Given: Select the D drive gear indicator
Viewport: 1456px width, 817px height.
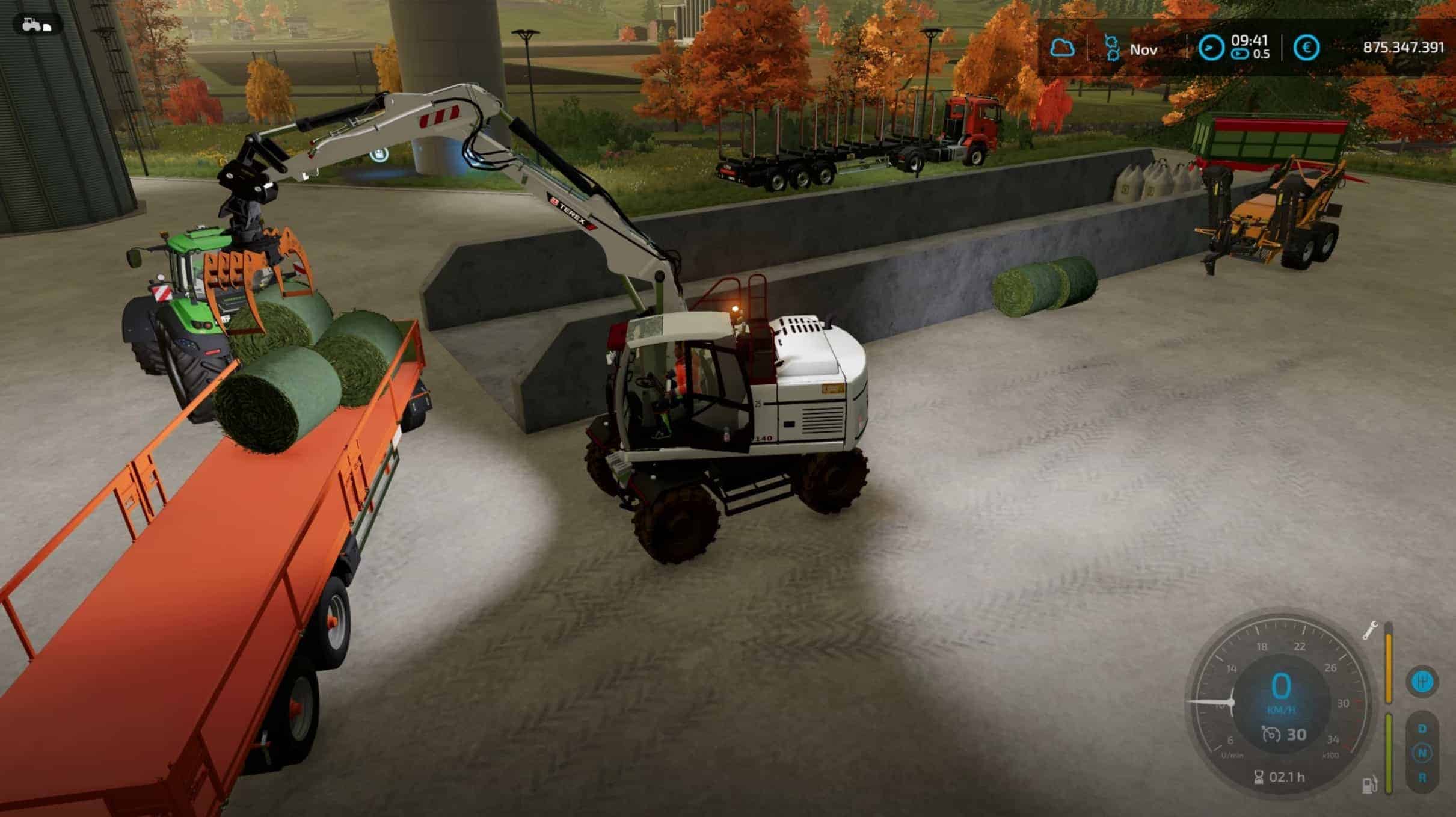Looking at the screenshot, I should click(1422, 729).
